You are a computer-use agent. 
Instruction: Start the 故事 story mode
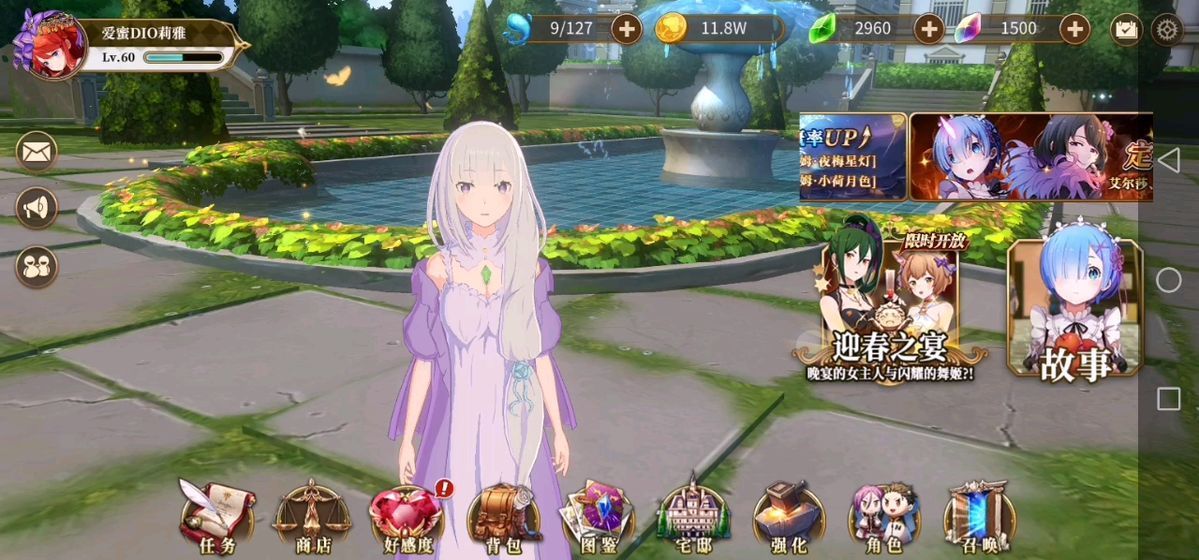coord(1074,308)
